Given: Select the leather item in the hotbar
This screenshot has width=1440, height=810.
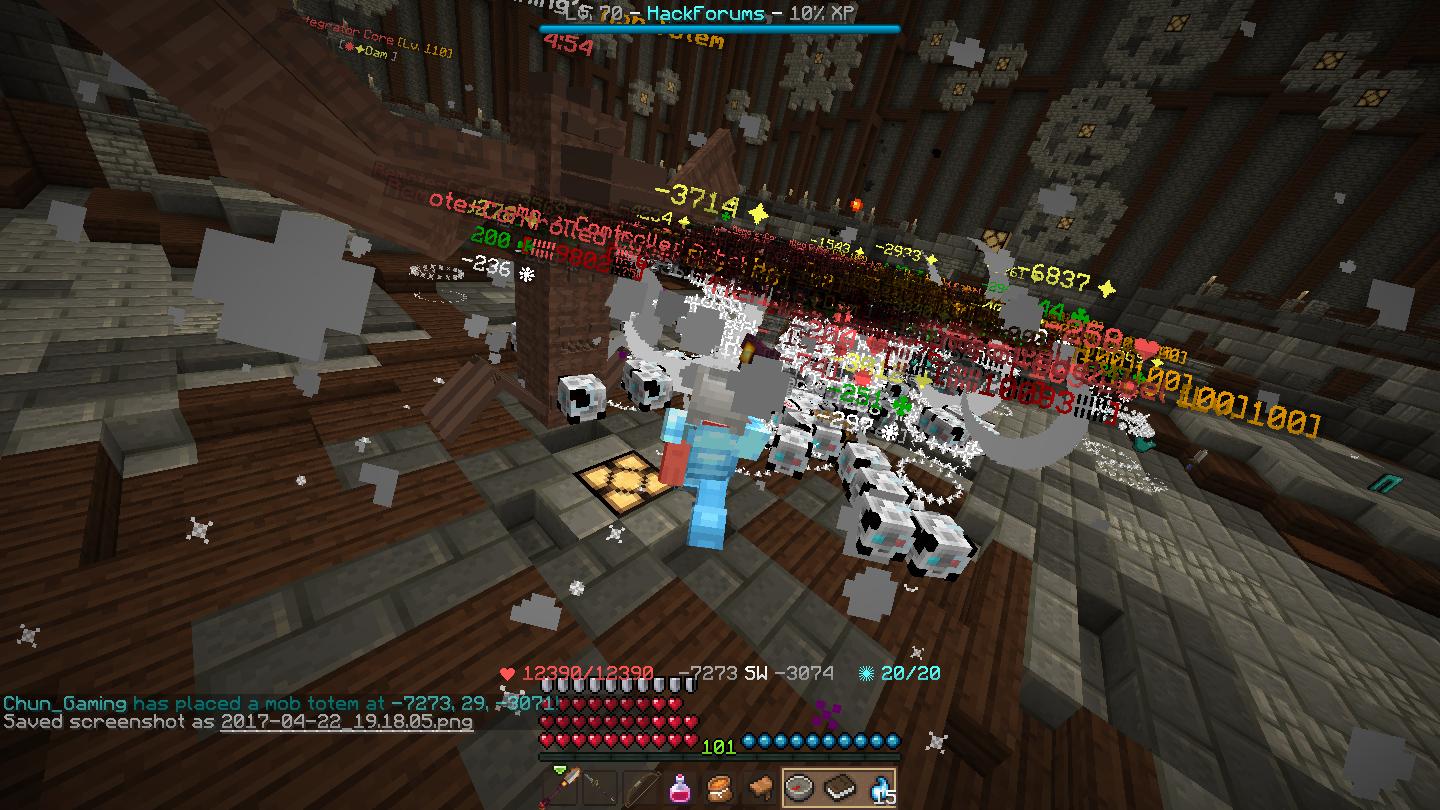Looking at the screenshot, I should click(x=760, y=790).
